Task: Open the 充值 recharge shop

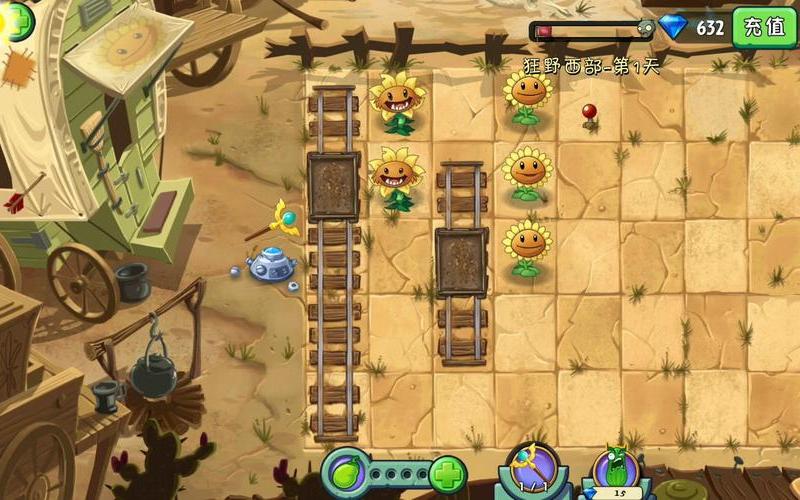Action: tap(765, 27)
